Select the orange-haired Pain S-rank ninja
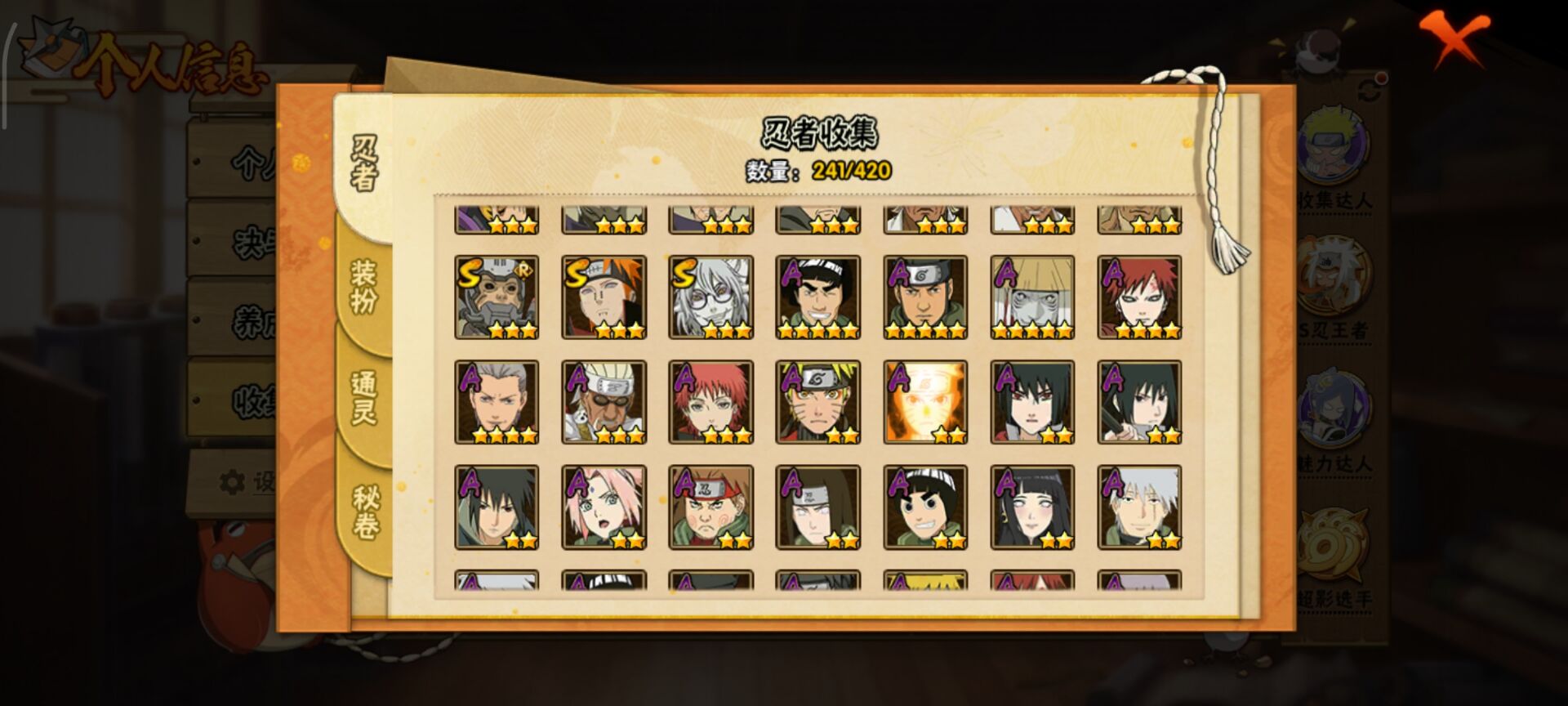The height and width of the screenshot is (706, 1568). pyautogui.click(x=604, y=297)
